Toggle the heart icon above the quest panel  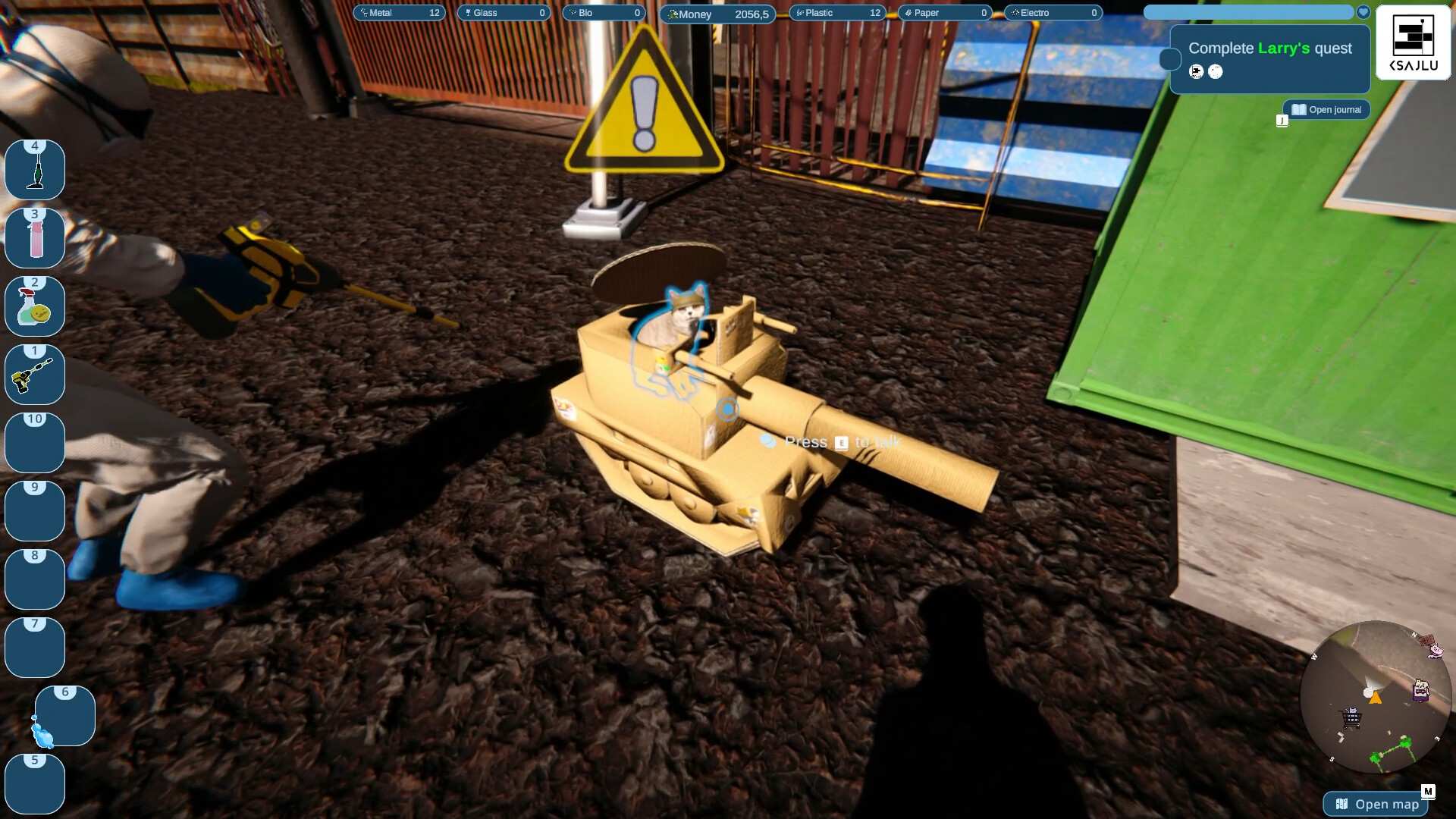click(x=1363, y=12)
